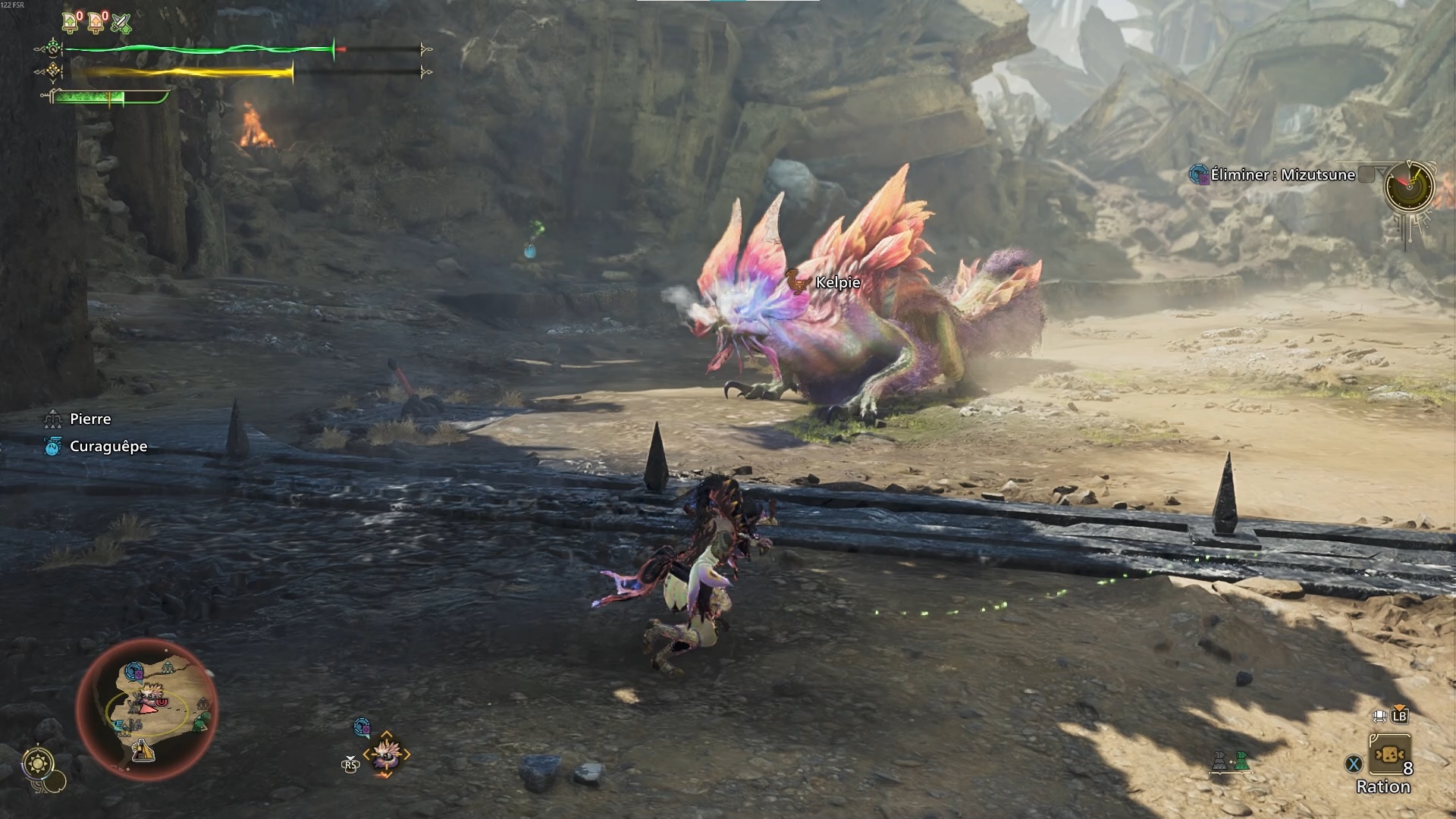Click the LB button prompt icon
1456x819 pixels.
pos(1399,716)
